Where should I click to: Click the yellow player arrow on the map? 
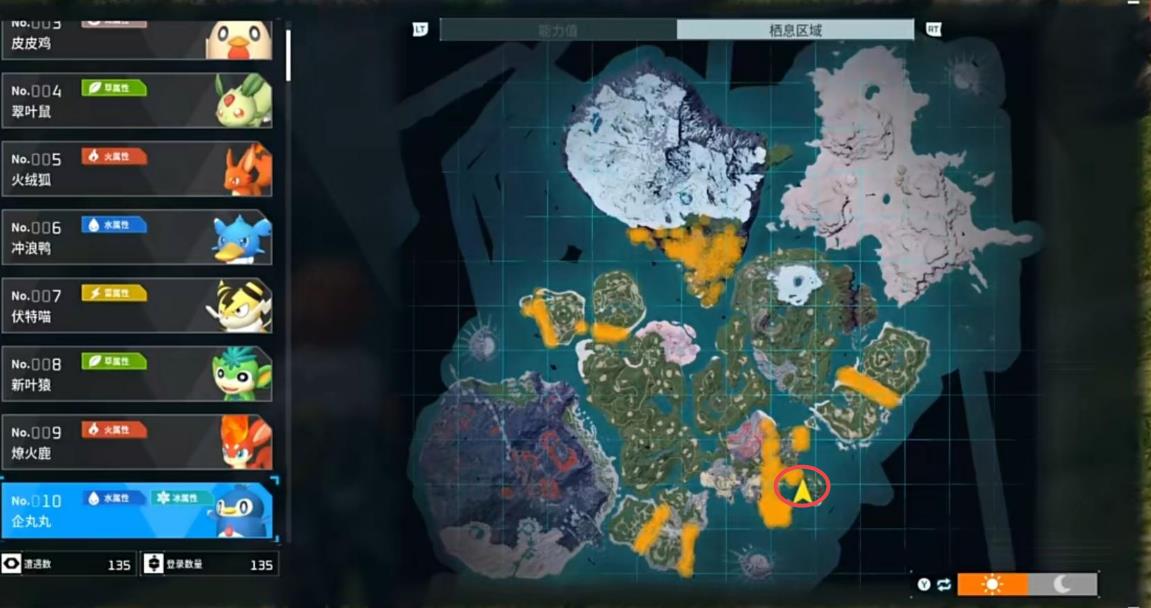coord(802,490)
